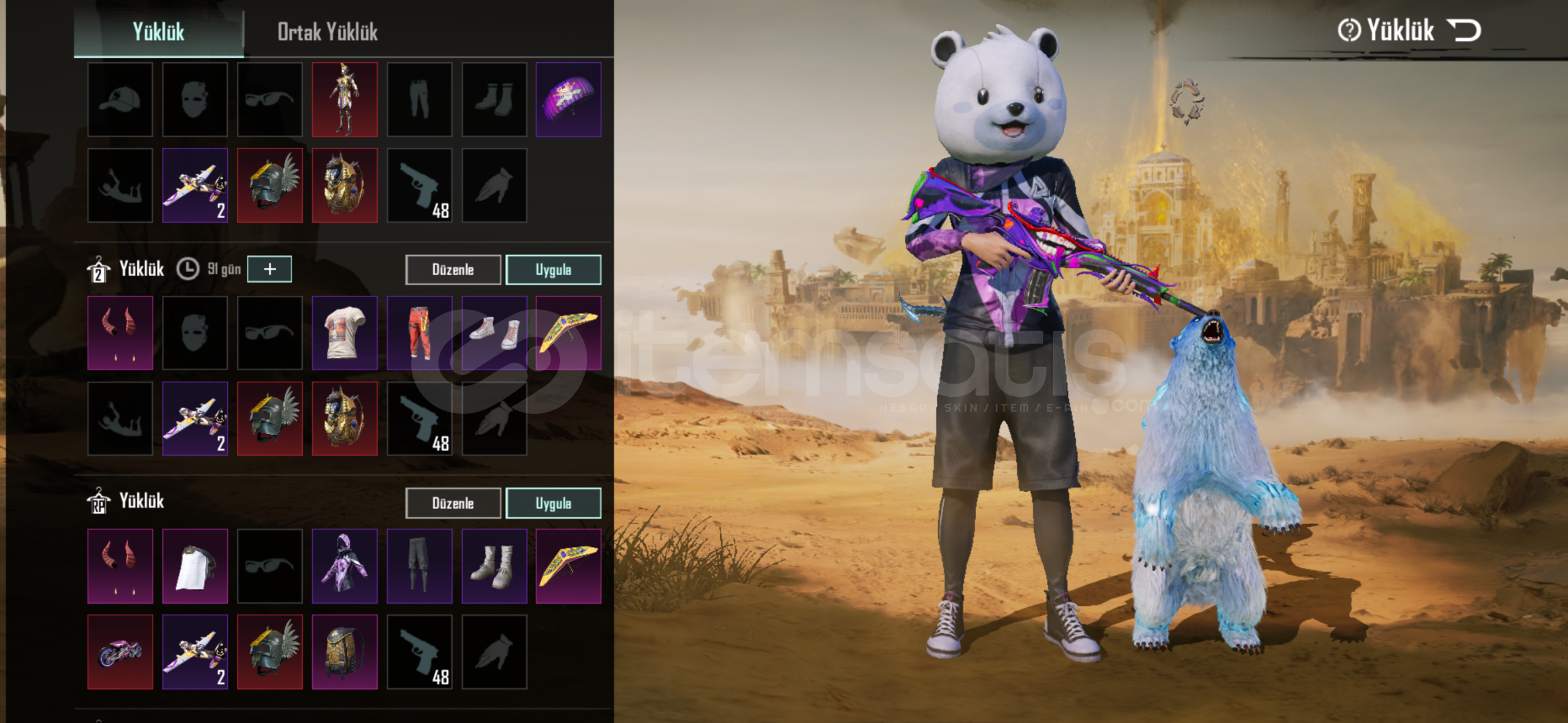Image resolution: width=1568 pixels, height=723 pixels.
Task: Apply the RP loadout with Uygula
Action: 553,503
